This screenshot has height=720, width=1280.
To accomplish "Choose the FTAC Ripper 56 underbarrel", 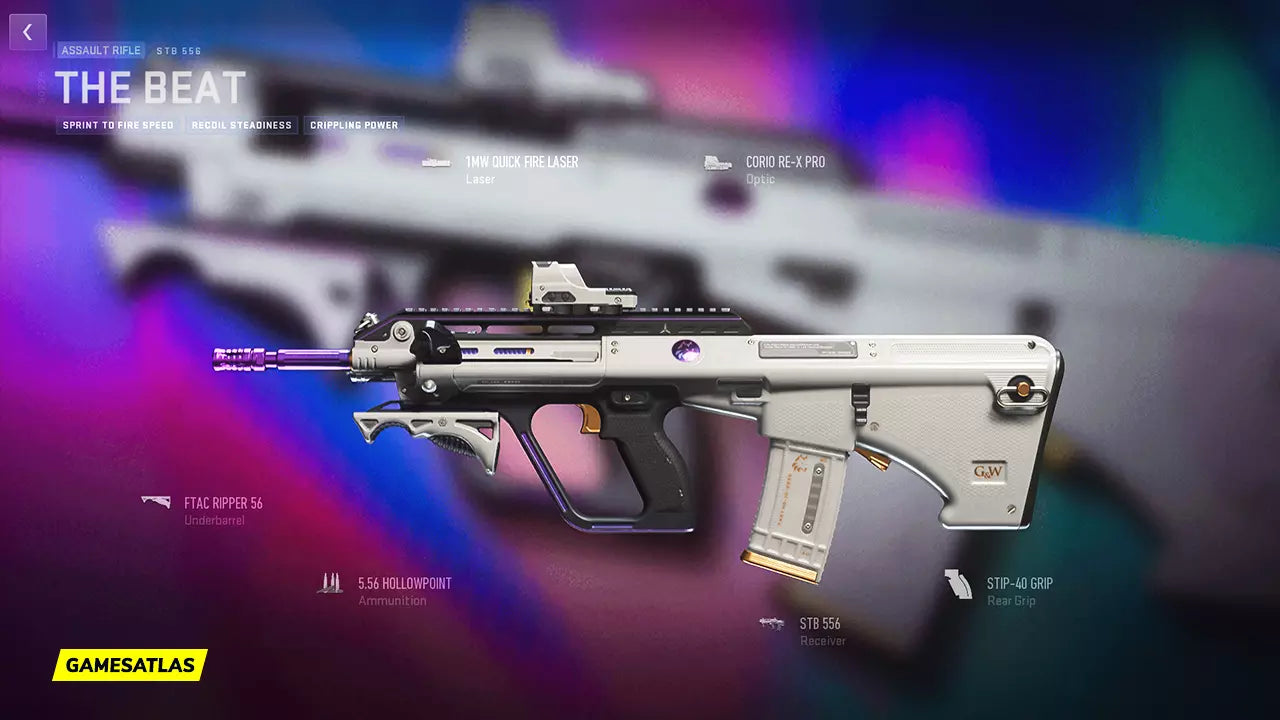I will point(222,504).
